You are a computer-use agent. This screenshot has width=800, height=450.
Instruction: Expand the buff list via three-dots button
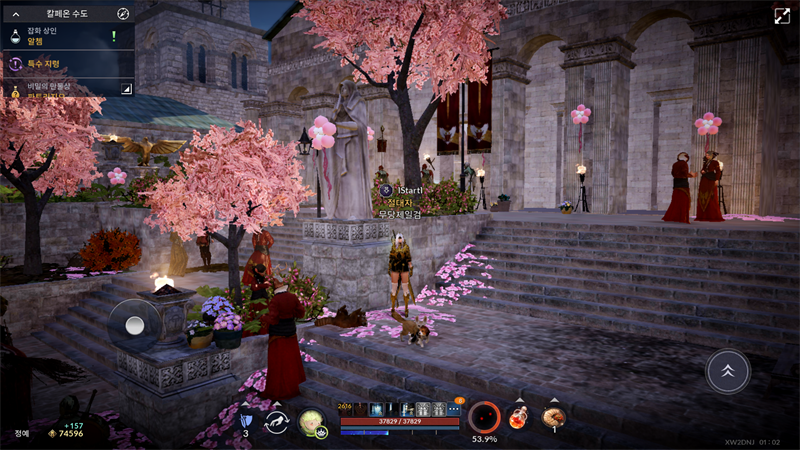tap(455, 409)
